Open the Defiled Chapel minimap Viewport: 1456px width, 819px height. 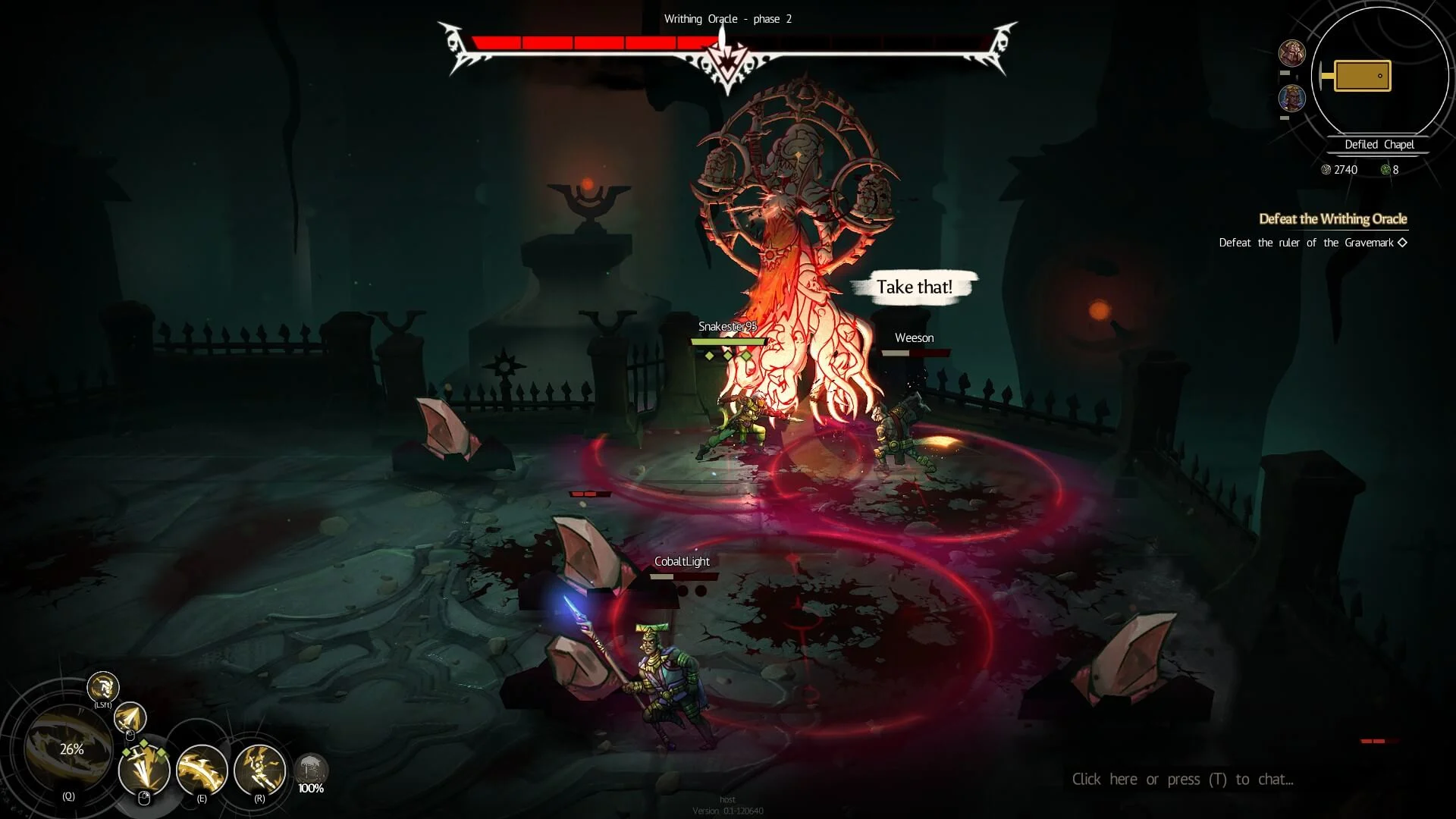(x=1379, y=76)
